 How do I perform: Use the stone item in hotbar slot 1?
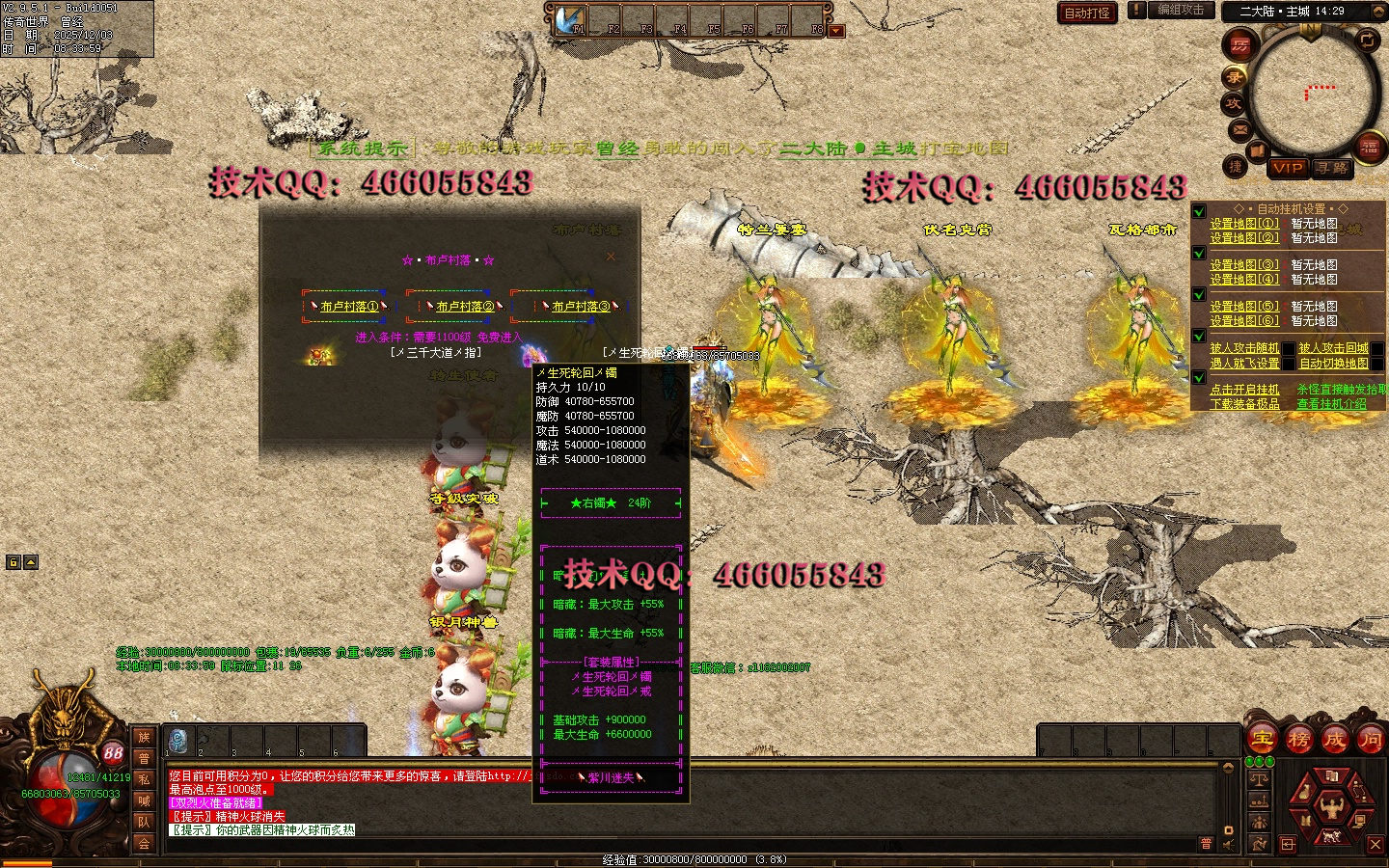pos(179,741)
